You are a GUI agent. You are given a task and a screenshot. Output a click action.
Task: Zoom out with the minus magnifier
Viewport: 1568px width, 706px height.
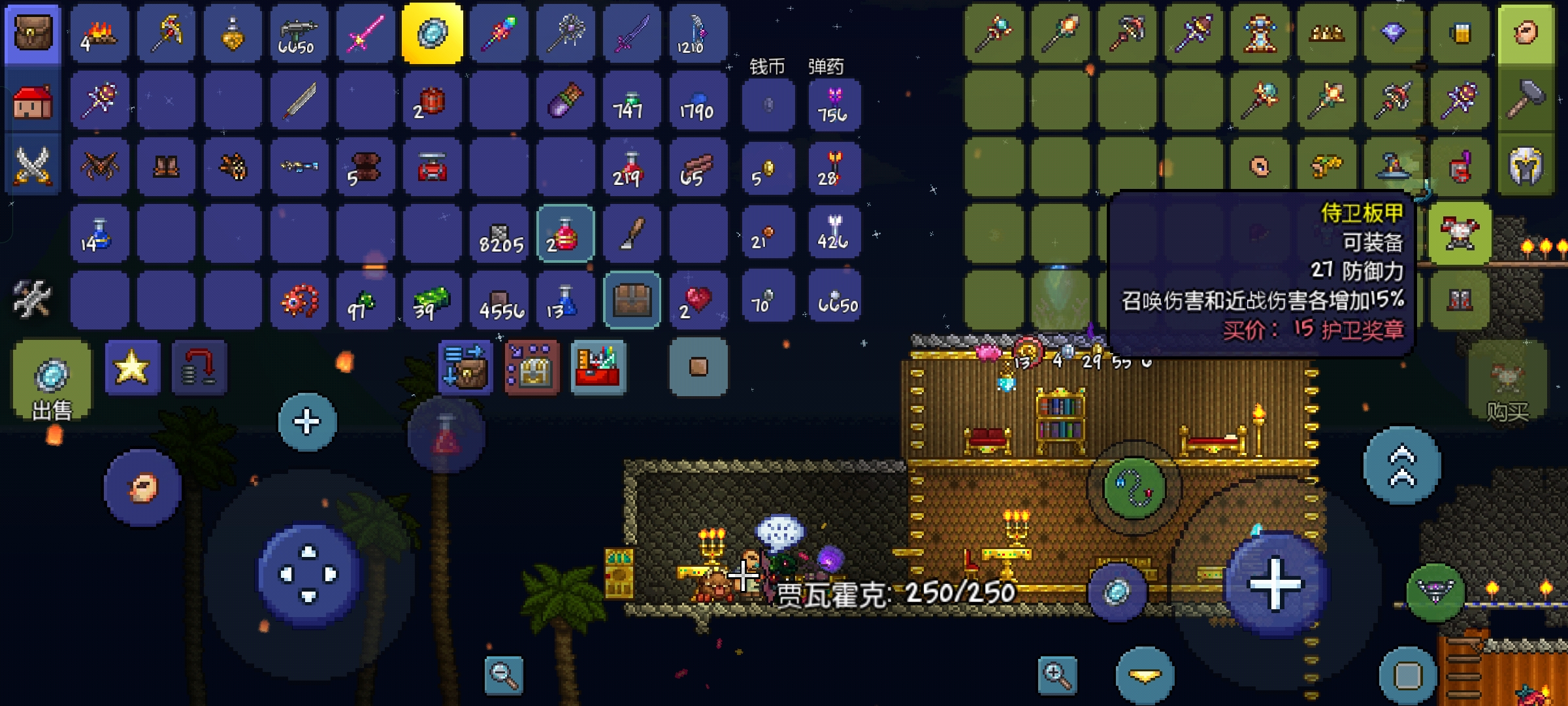(504, 675)
